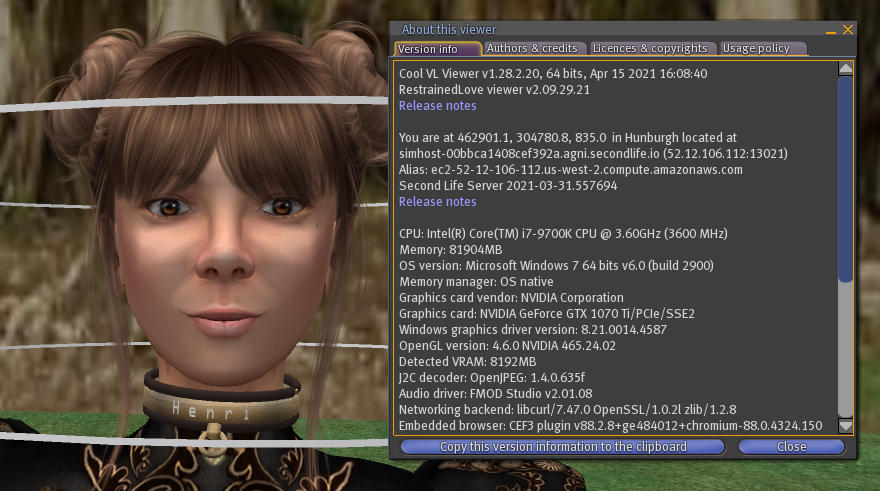Image resolution: width=880 pixels, height=491 pixels.
Task: Open the viewer Release notes link below RestrainedLove
Action: point(437,106)
